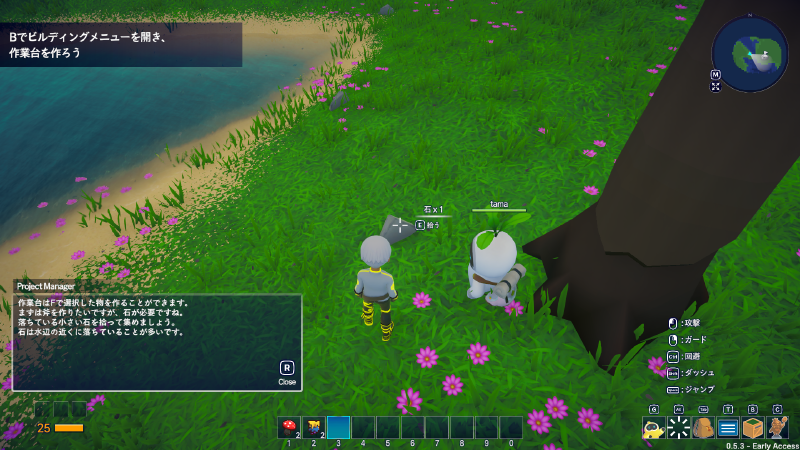Image resolution: width=800 pixels, height=450 pixels.
Task: Click the white flag marker on the minimap
Action: [767, 55]
